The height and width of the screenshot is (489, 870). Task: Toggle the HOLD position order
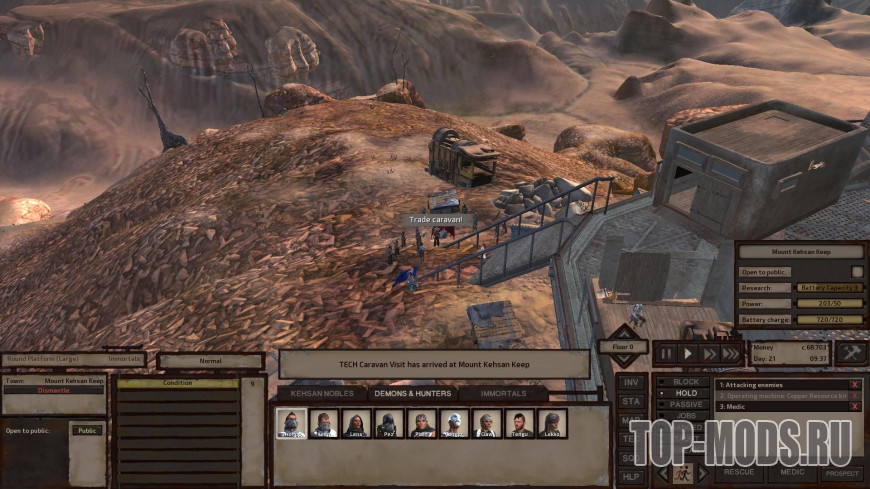coord(685,393)
